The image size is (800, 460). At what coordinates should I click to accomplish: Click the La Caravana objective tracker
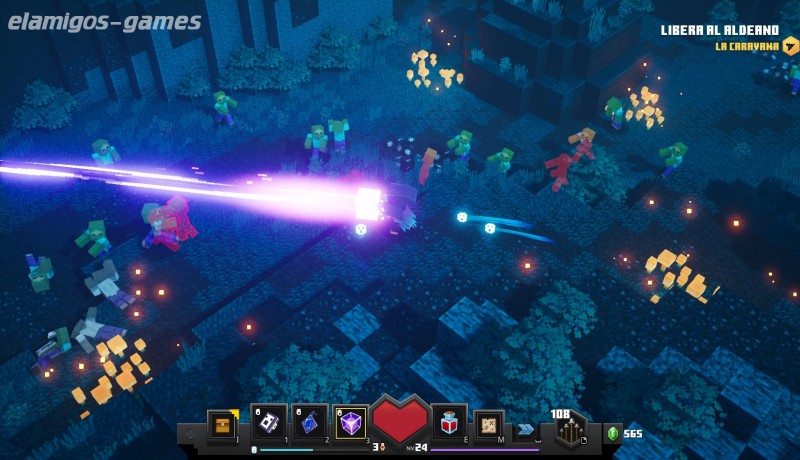click(746, 46)
